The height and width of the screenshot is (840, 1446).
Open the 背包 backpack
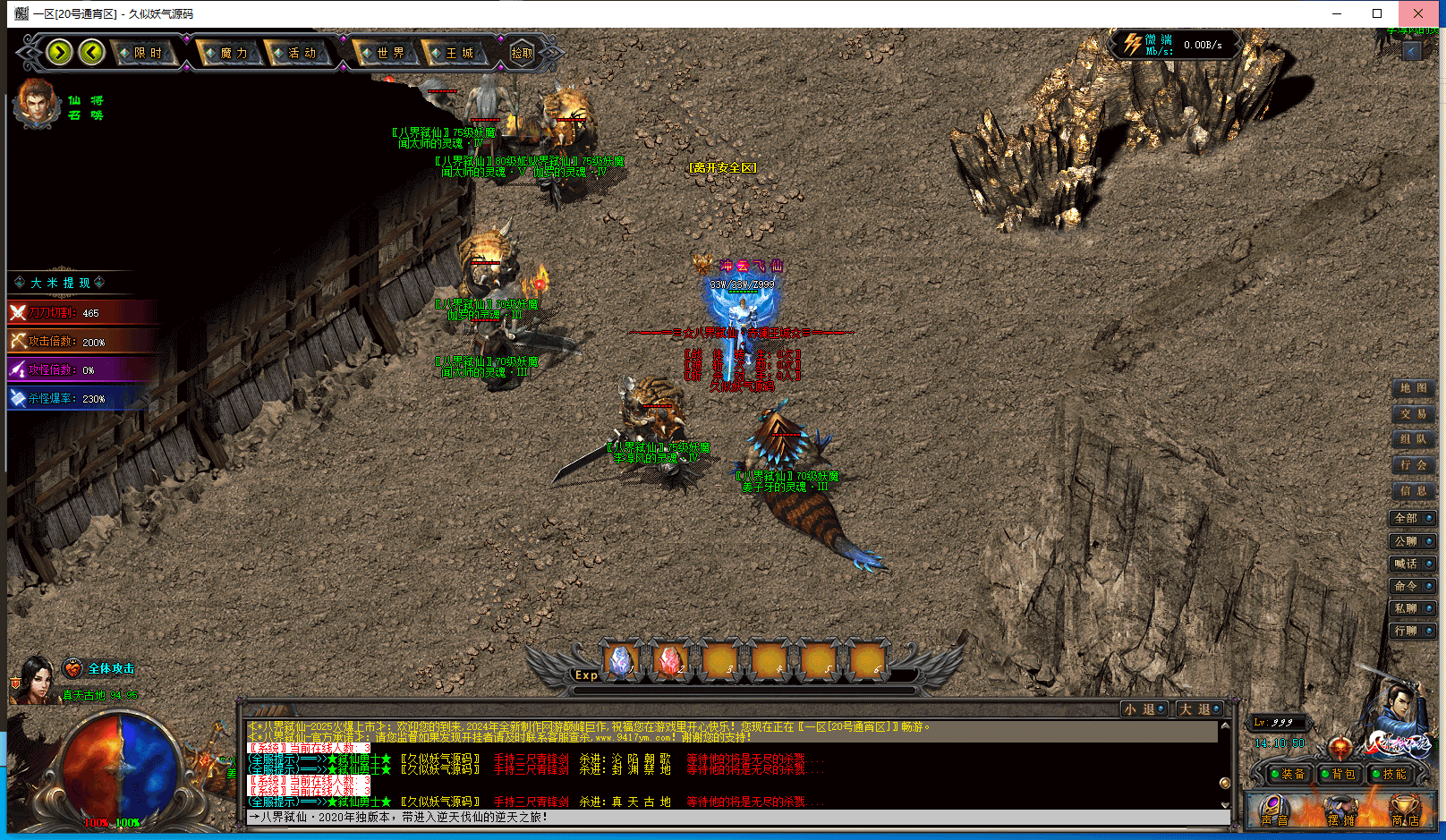point(1338,774)
